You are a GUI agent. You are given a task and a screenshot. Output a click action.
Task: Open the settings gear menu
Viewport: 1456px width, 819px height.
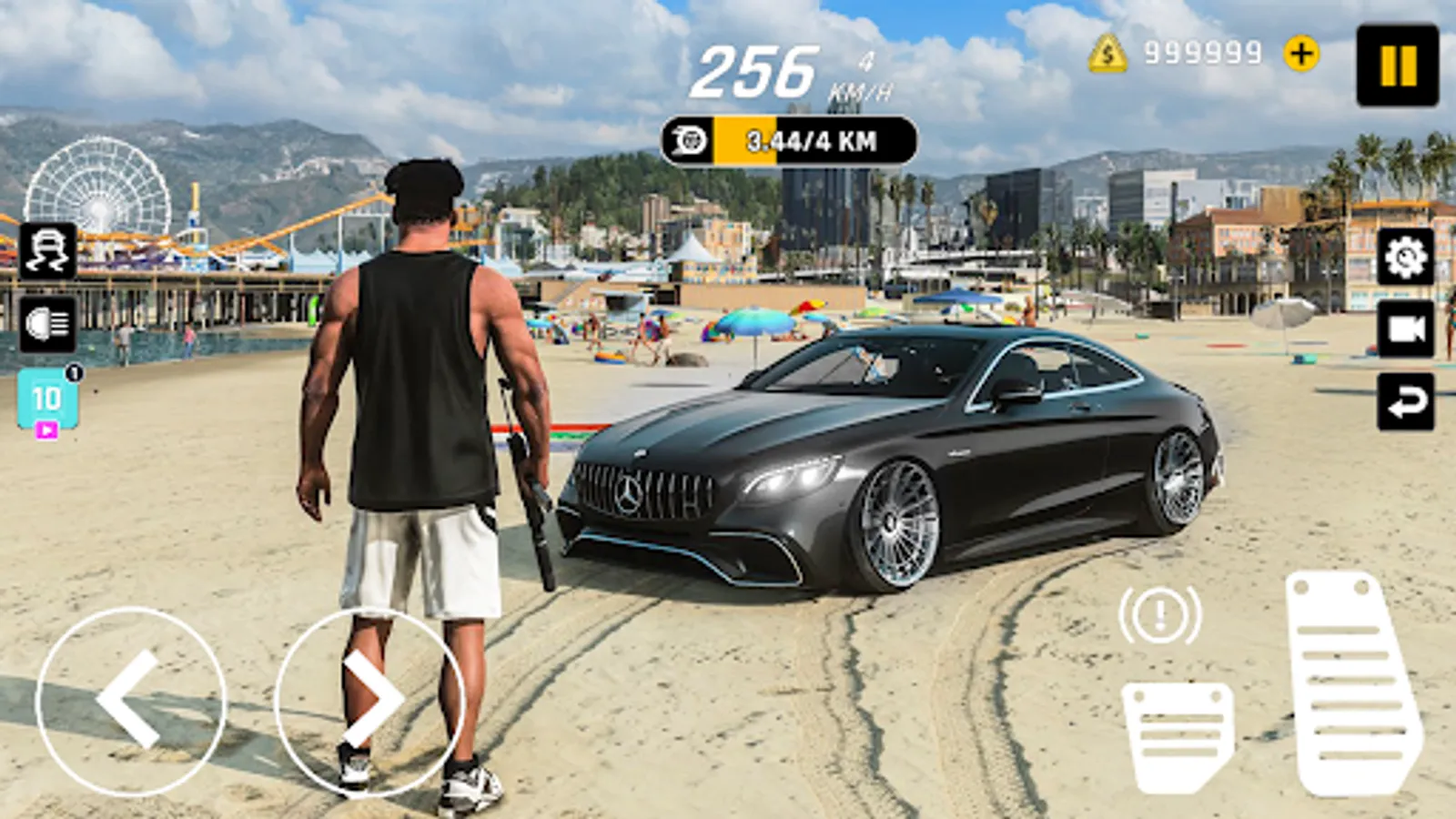(x=1403, y=258)
